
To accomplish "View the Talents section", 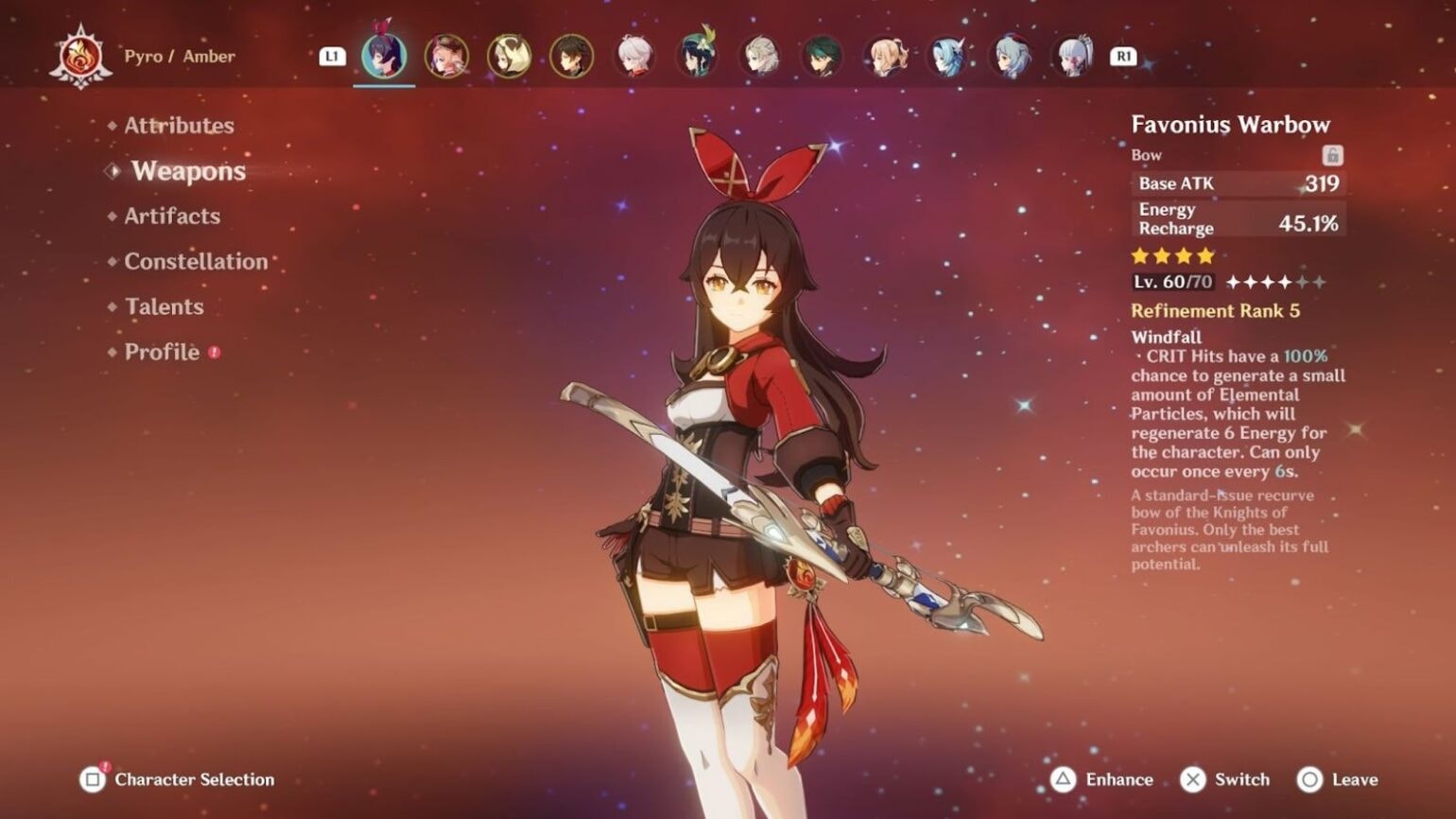I will click(x=165, y=306).
